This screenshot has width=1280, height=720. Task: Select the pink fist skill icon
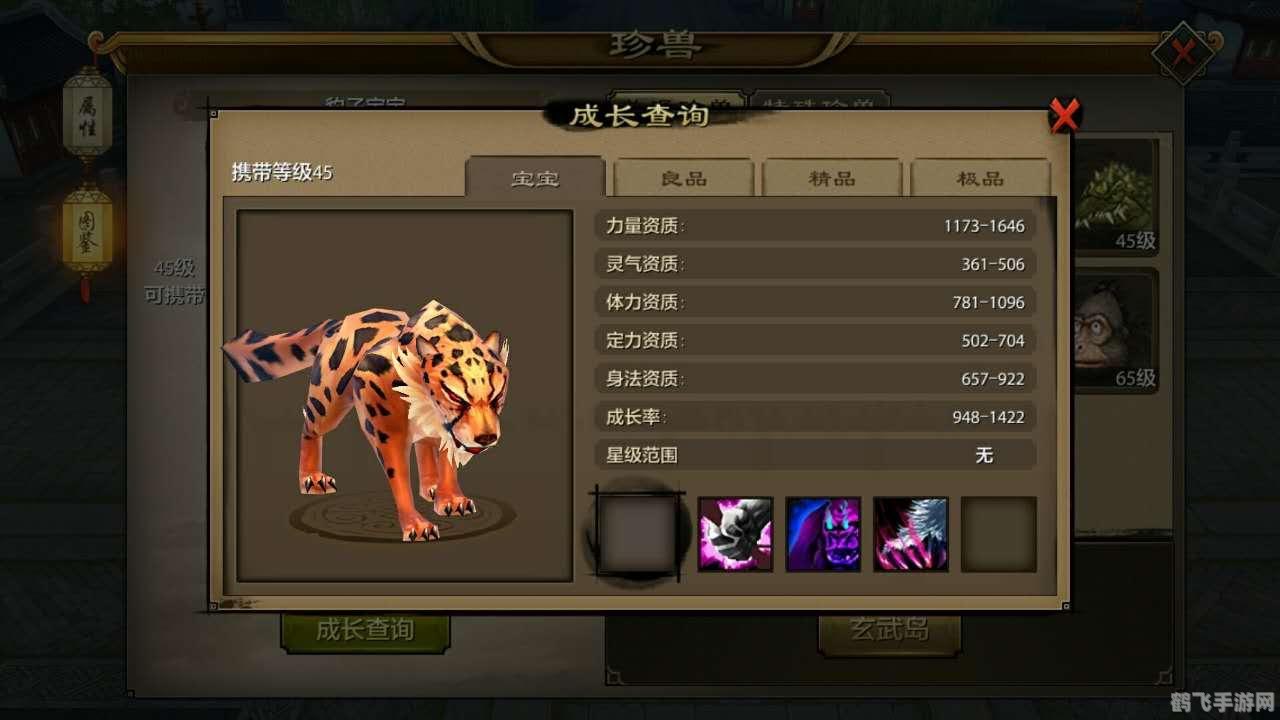pos(736,533)
